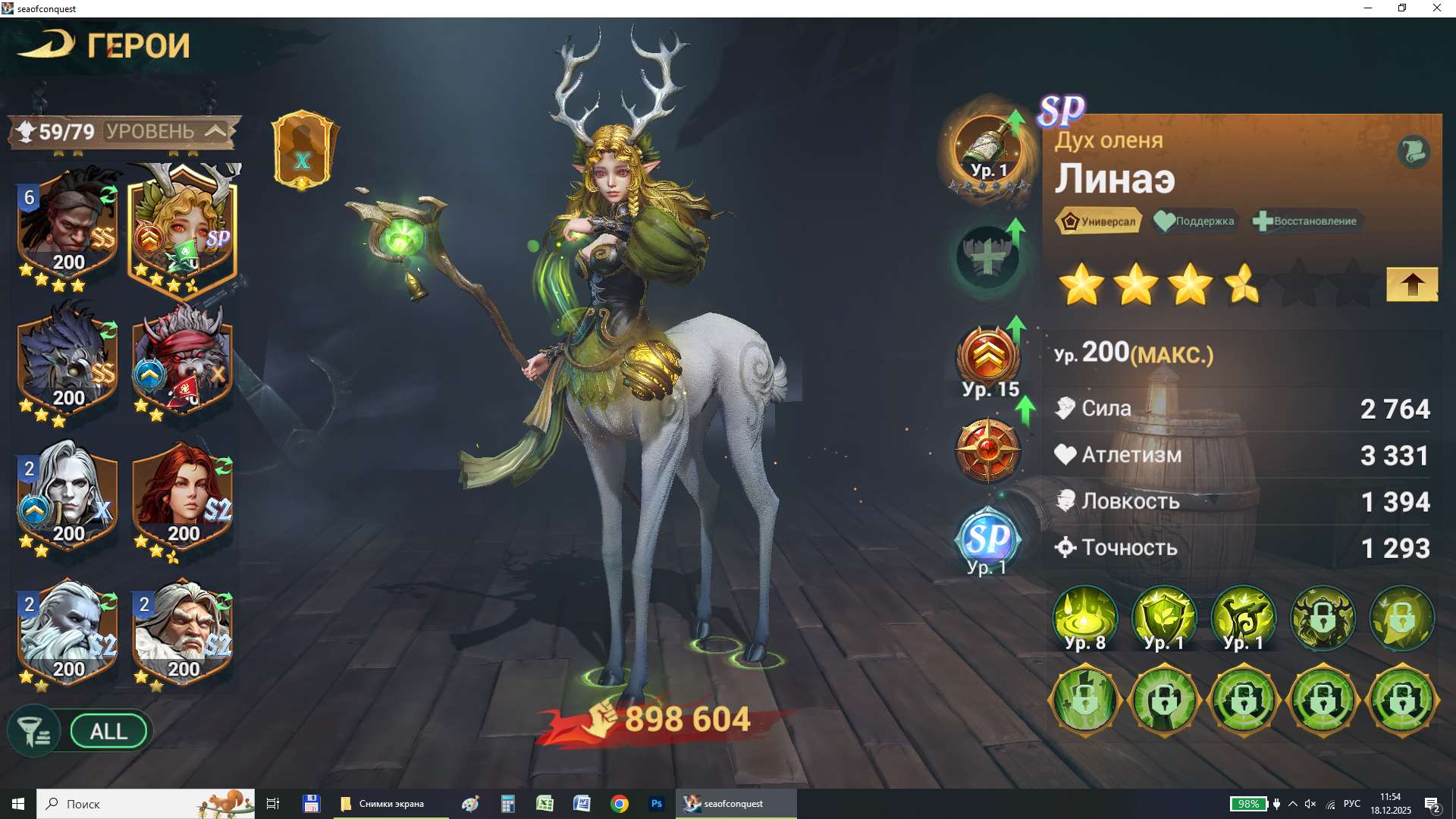
Task: Open the golden X badge slot
Action: coord(303,150)
